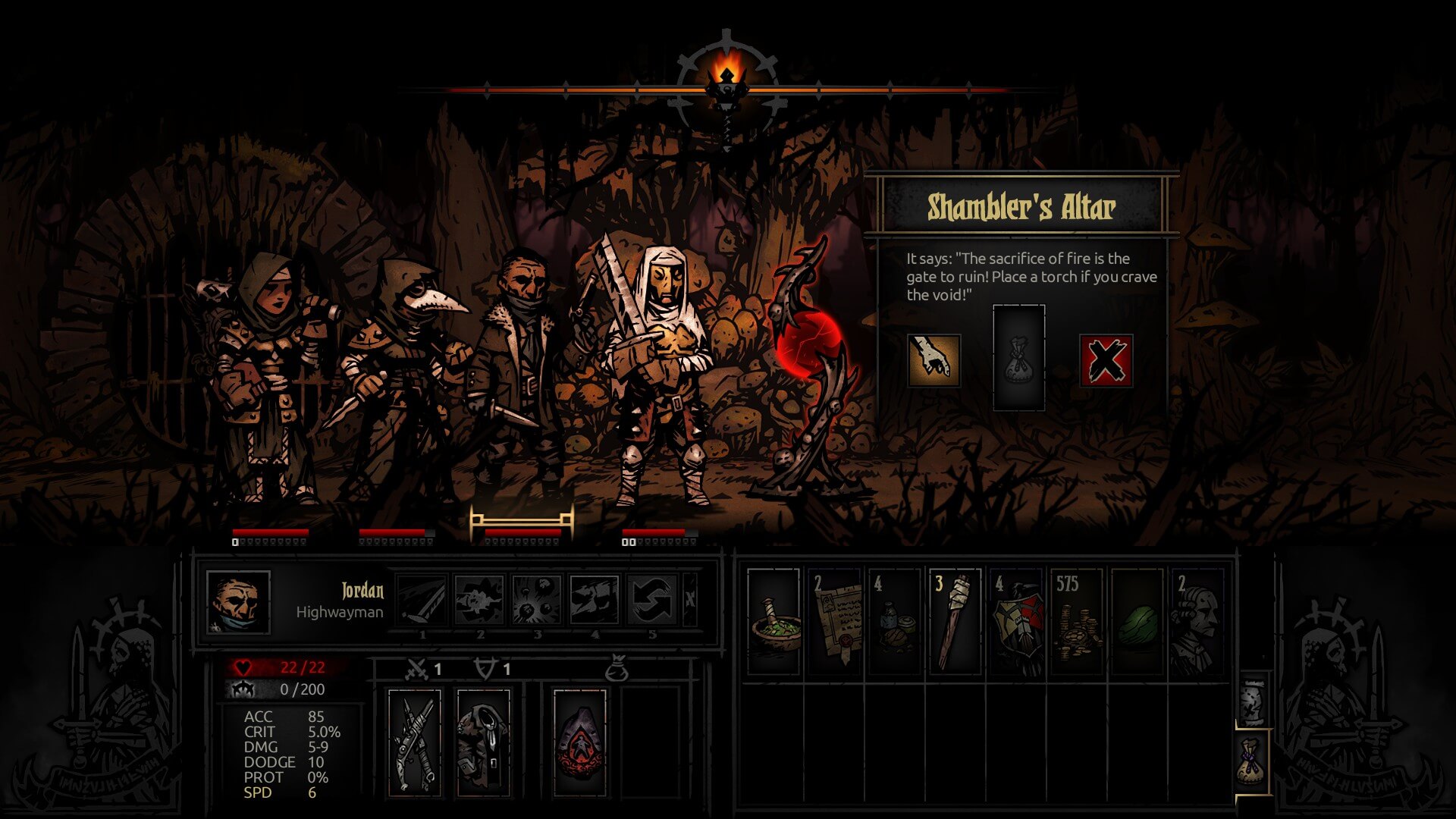Select the red figure stone trinket

(x=580, y=742)
